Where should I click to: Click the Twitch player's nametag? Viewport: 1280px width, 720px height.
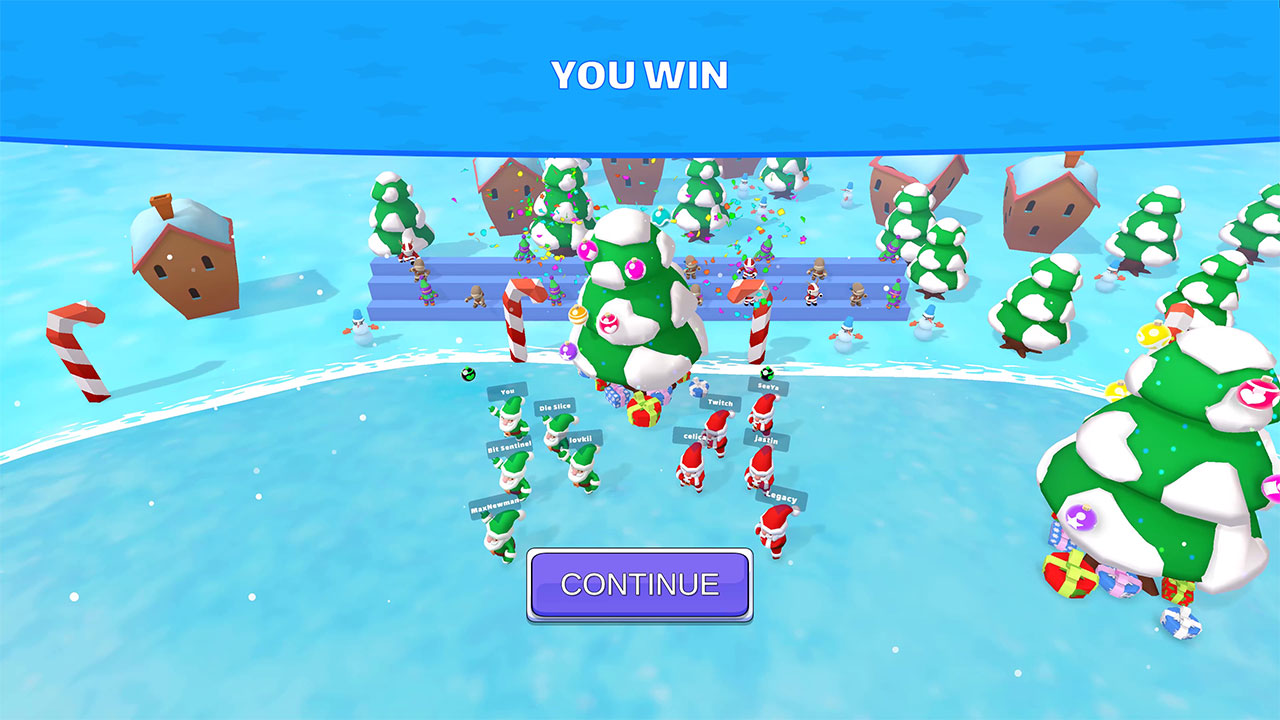[719, 404]
